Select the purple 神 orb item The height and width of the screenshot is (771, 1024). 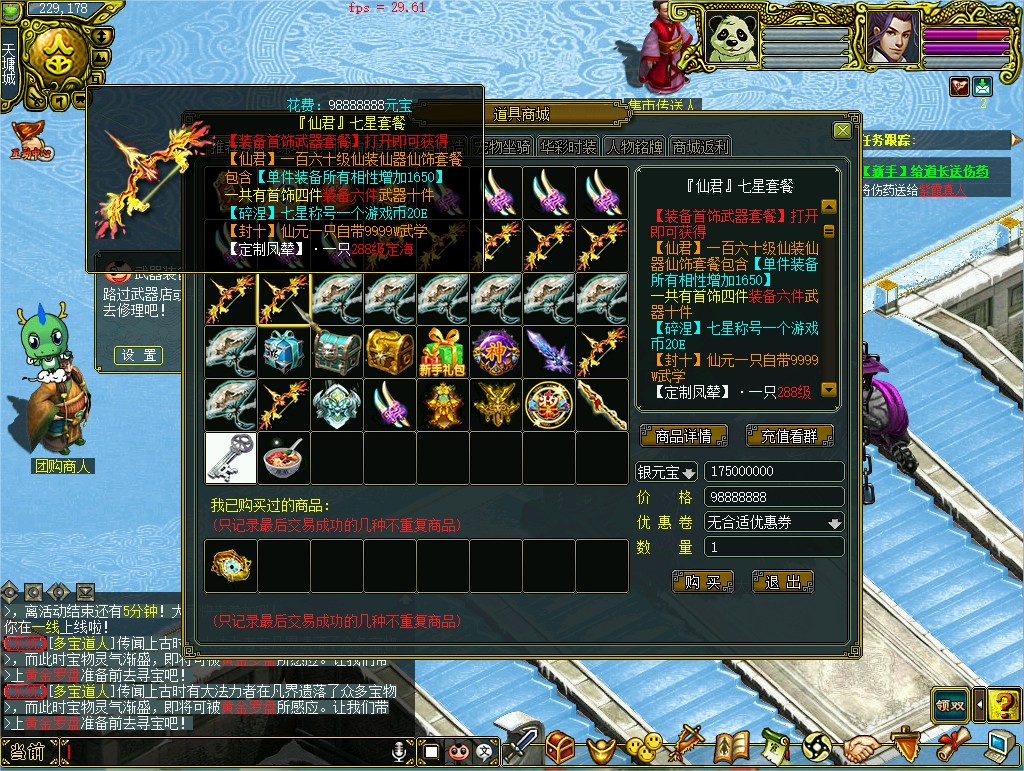pos(495,351)
